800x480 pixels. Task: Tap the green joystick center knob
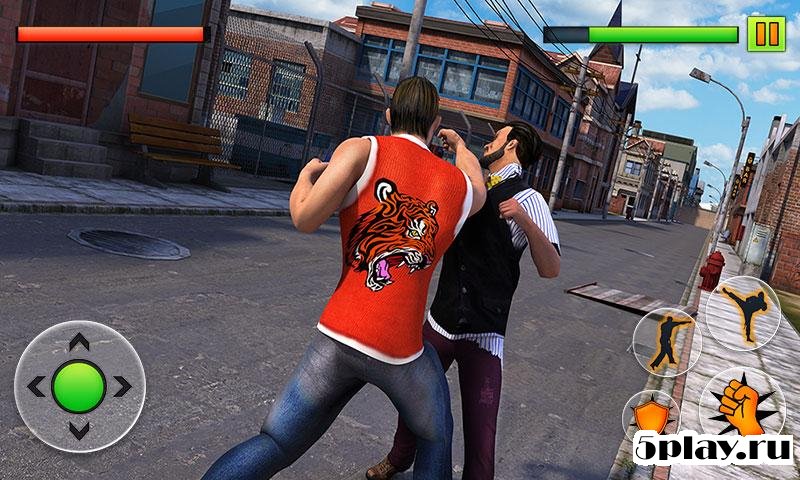point(78,387)
